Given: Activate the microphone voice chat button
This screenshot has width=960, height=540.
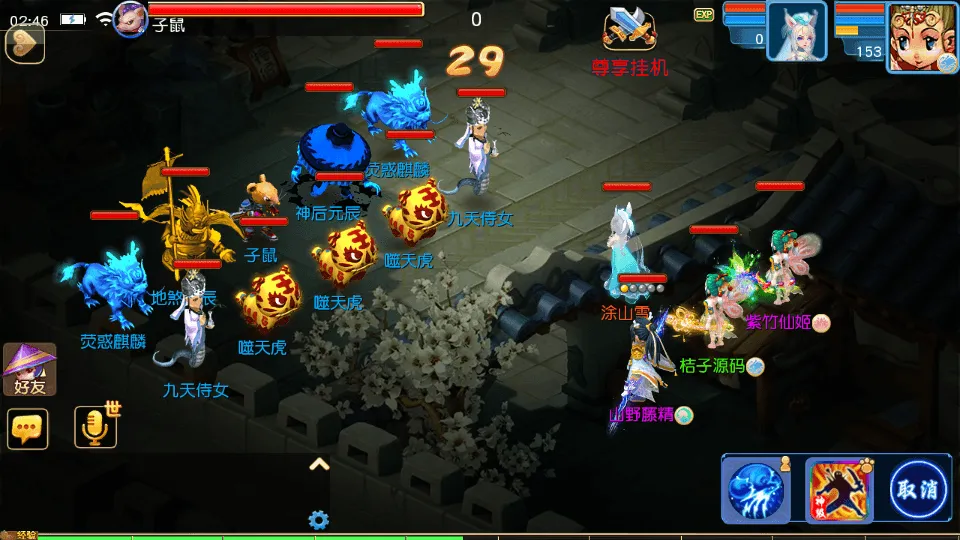Looking at the screenshot, I should coord(96,428).
